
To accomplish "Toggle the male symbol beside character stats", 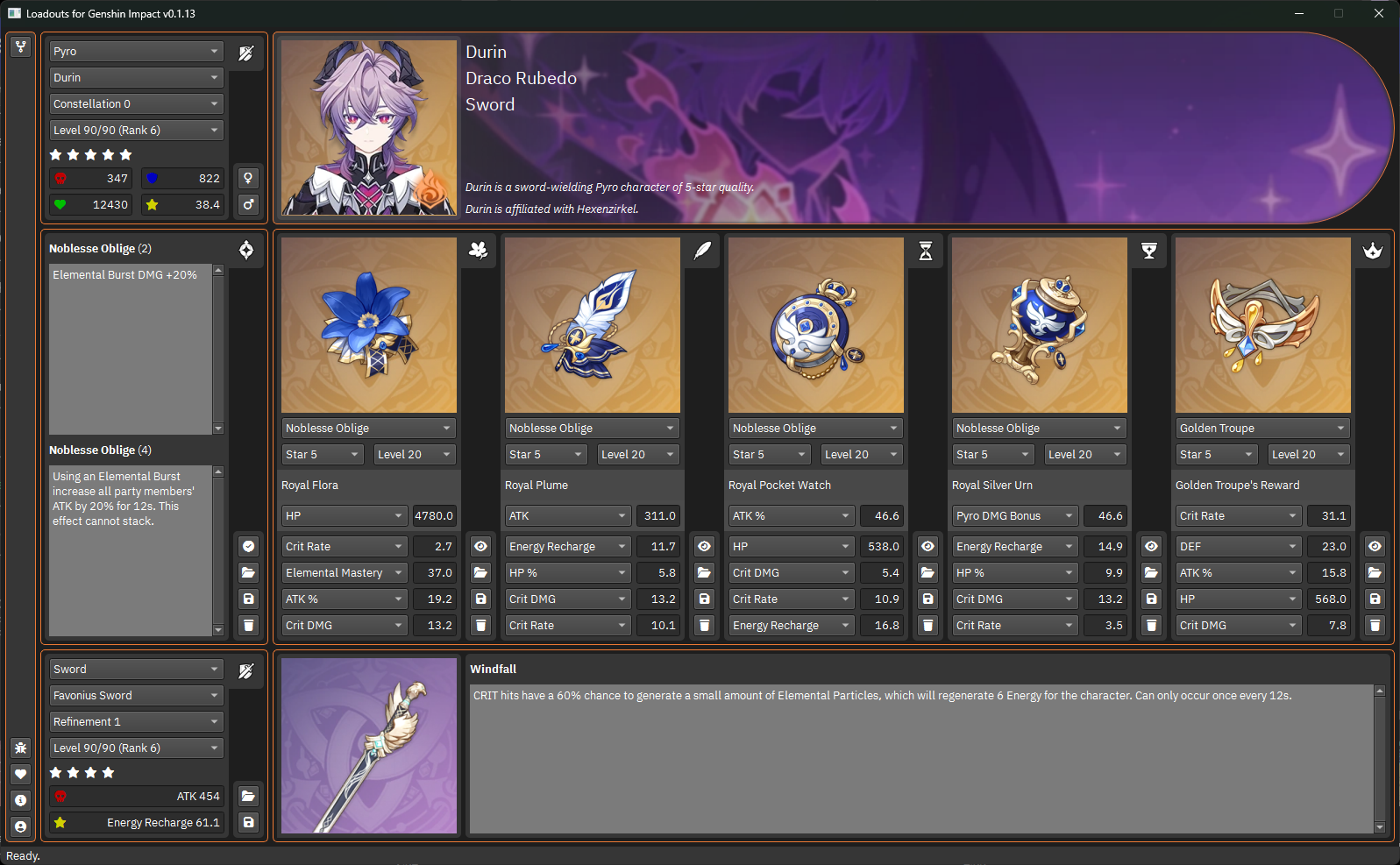I will coord(248,204).
